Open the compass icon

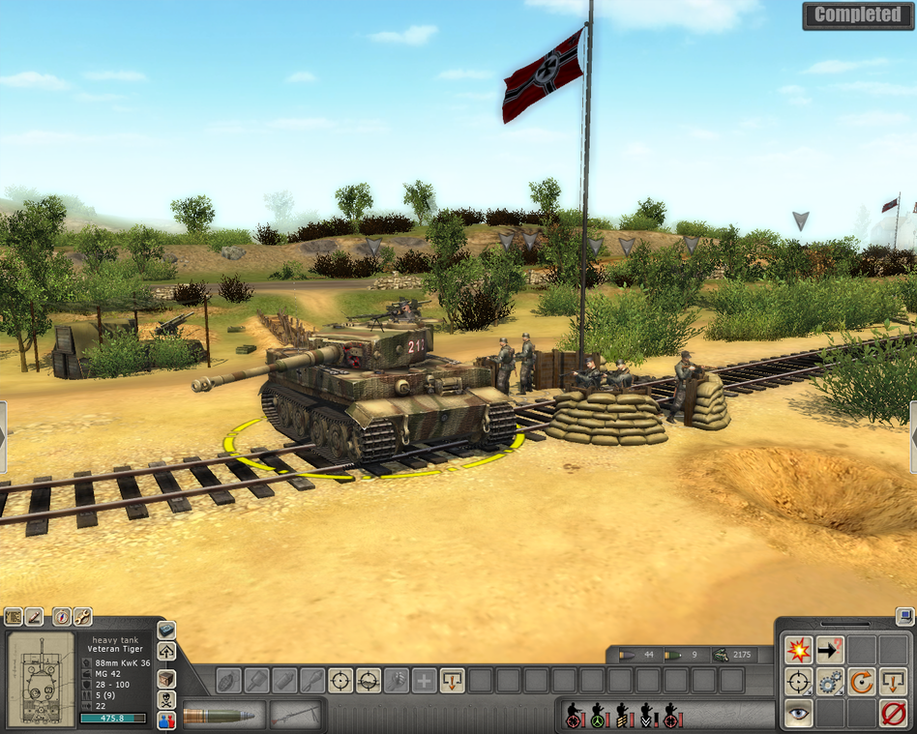(61, 616)
